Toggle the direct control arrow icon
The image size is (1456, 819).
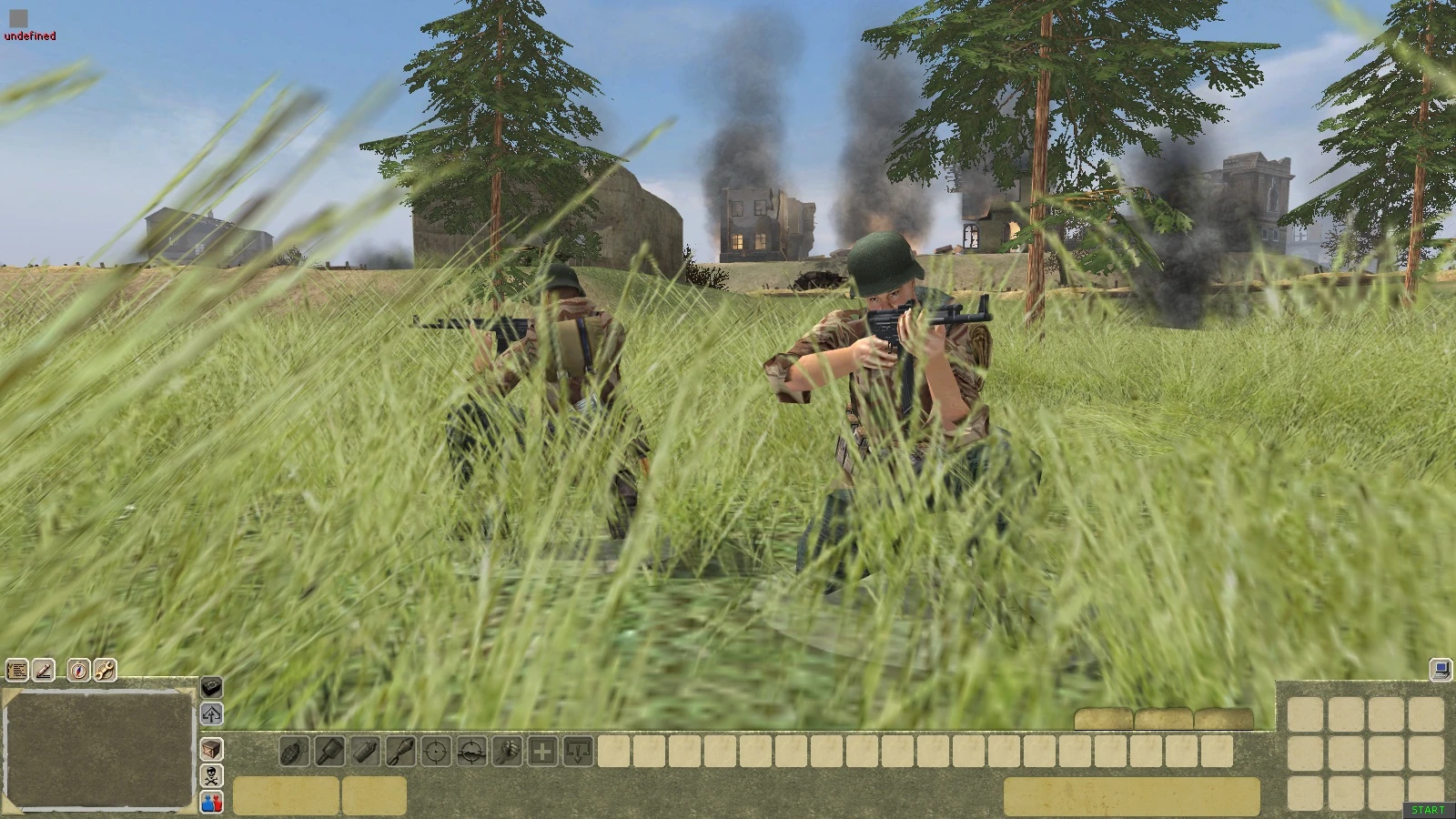click(x=211, y=715)
